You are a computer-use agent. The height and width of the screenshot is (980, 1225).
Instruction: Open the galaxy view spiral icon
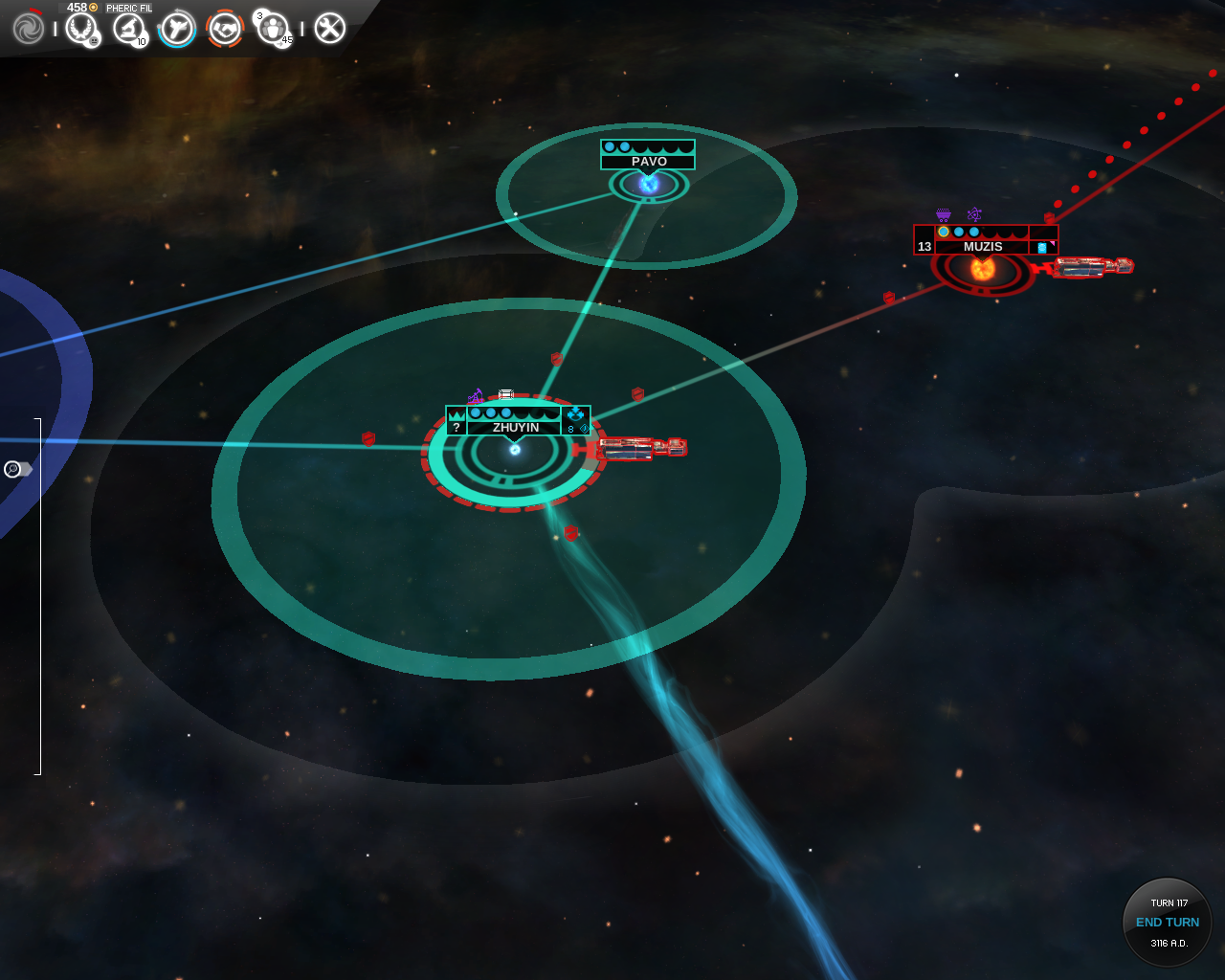click(28, 28)
